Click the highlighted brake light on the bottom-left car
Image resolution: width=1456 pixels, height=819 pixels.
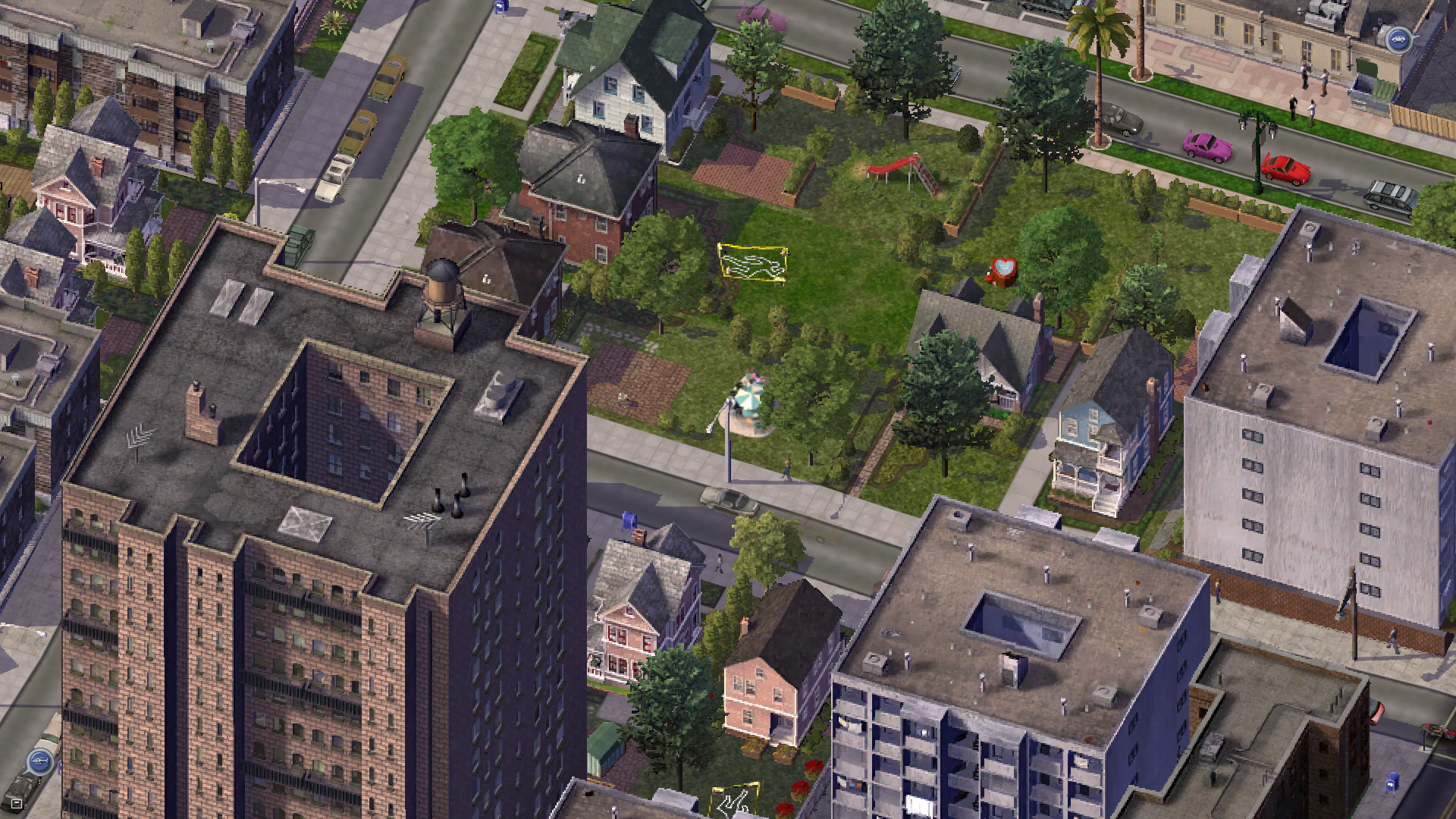click(x=16, y=803)
